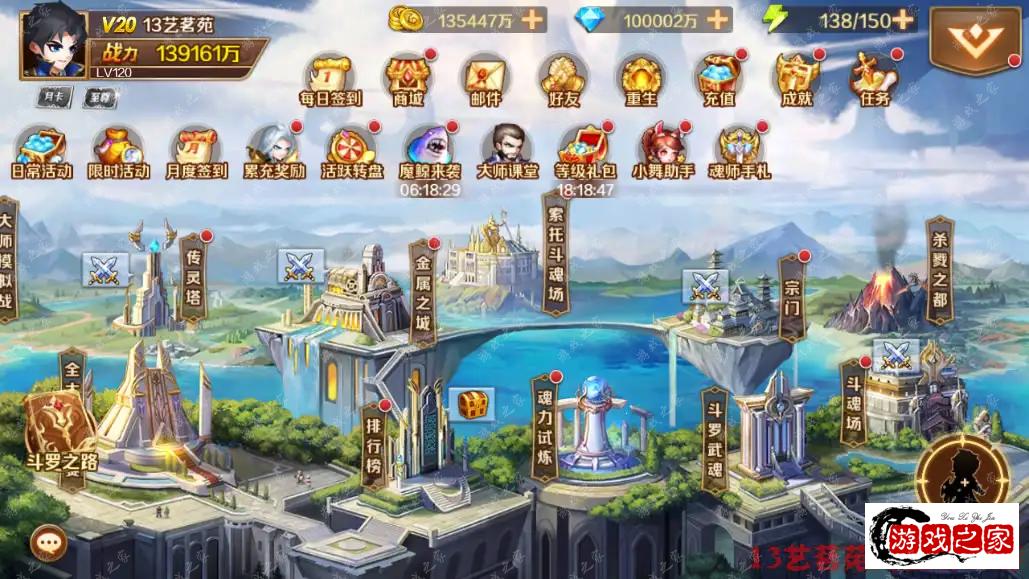Open the 任务 quest scroll
1029x579 pixels.
873,78
